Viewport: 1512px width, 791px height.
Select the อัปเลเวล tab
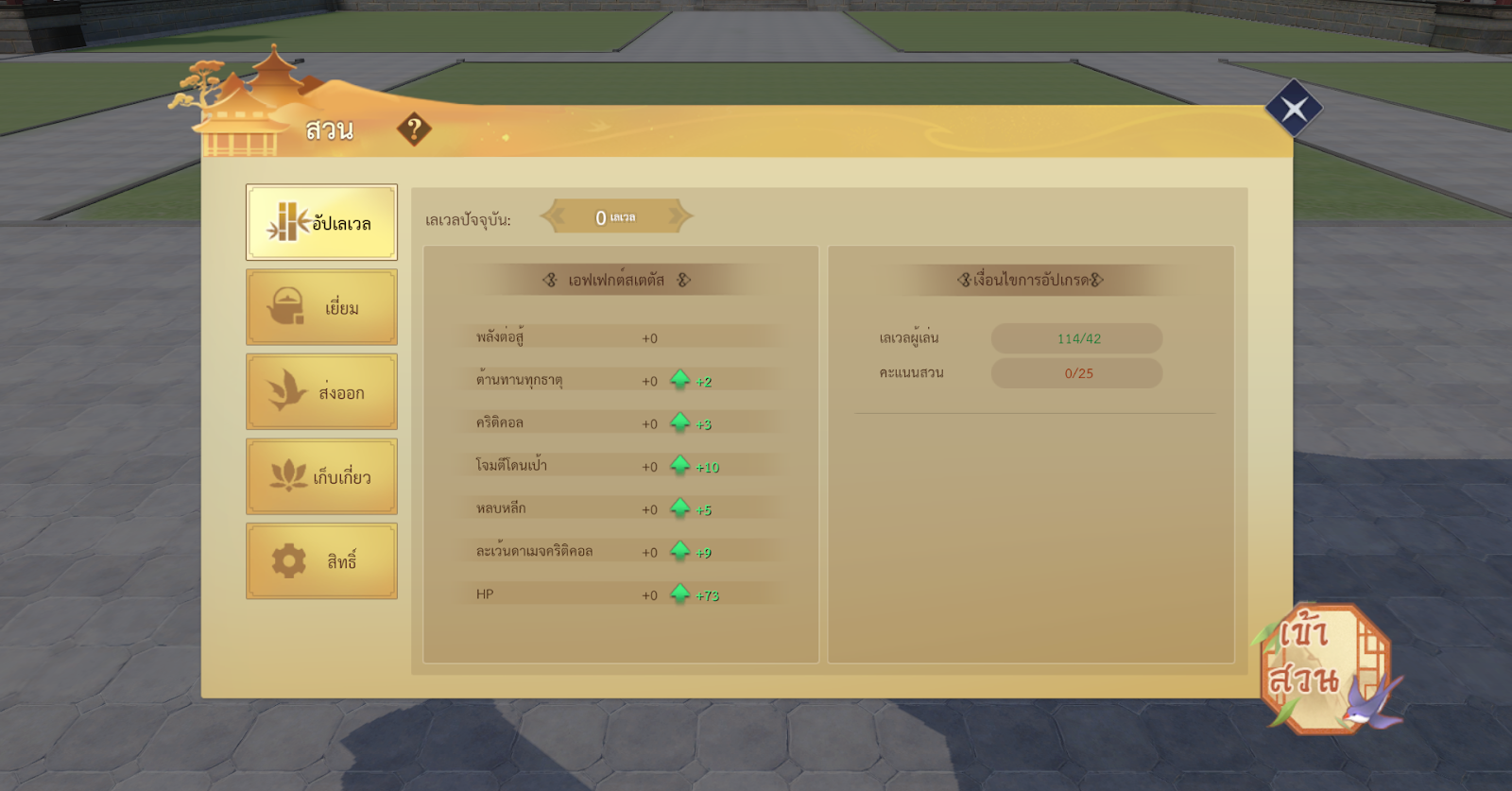(321, 222)
